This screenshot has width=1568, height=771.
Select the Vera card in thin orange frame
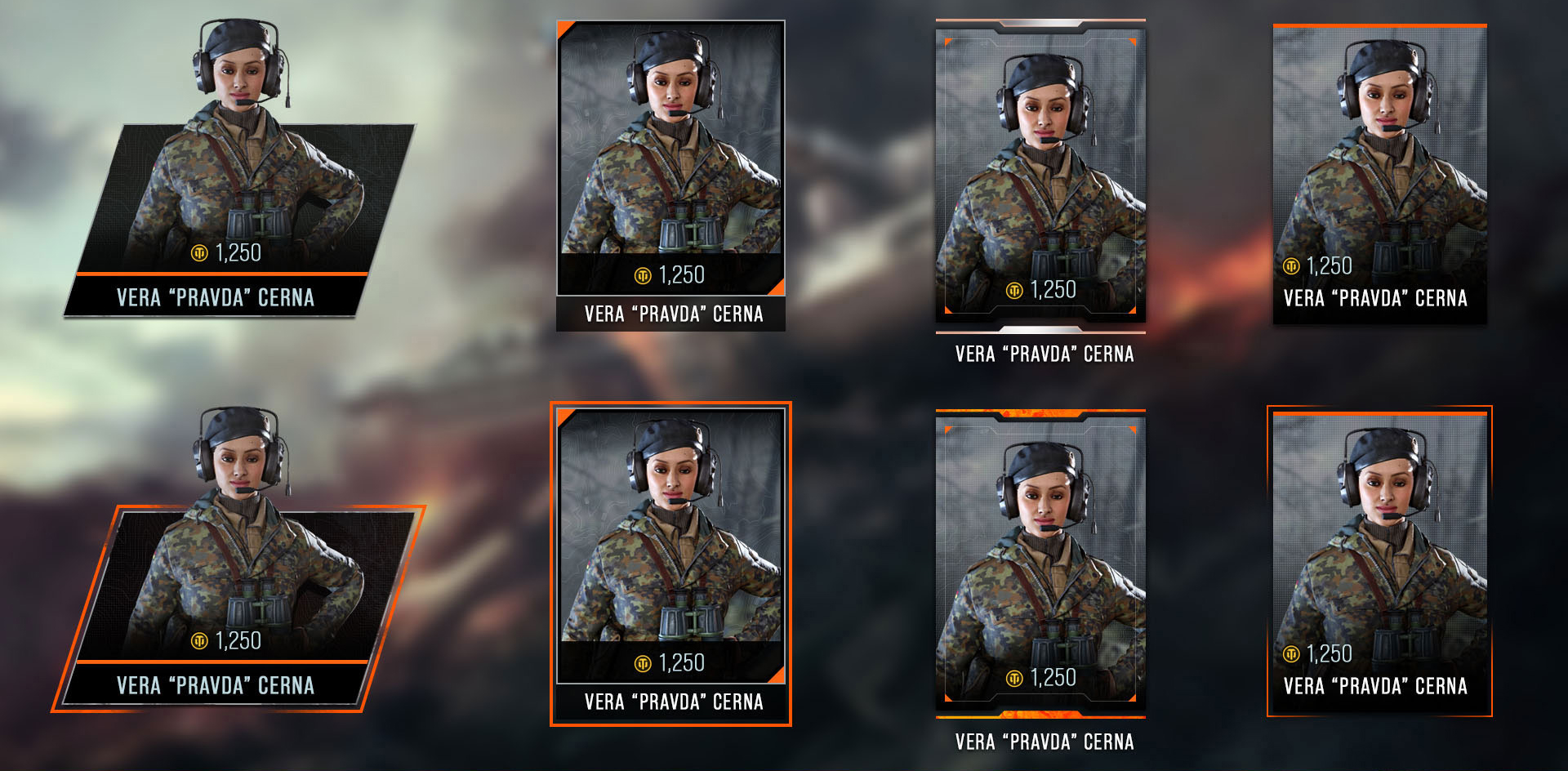pos(1379,562)
